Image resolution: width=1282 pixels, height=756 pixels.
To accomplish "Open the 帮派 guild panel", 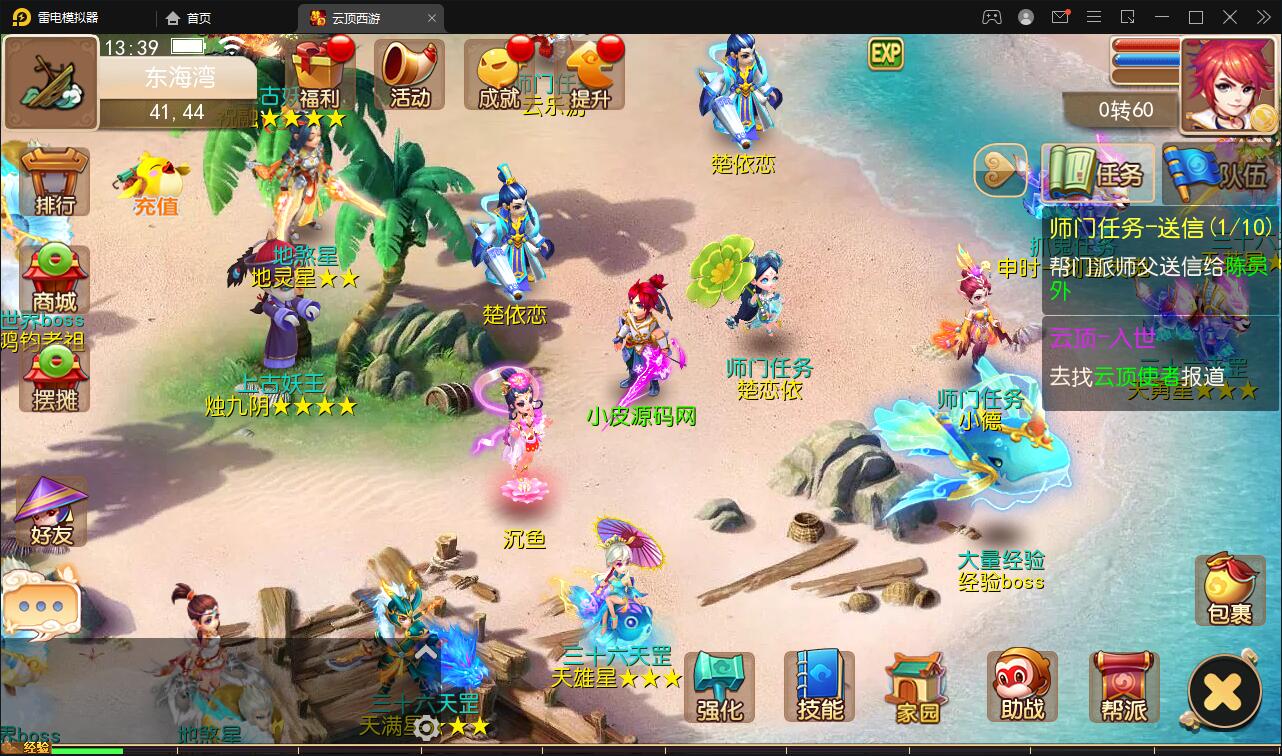I will point(1122,686).
